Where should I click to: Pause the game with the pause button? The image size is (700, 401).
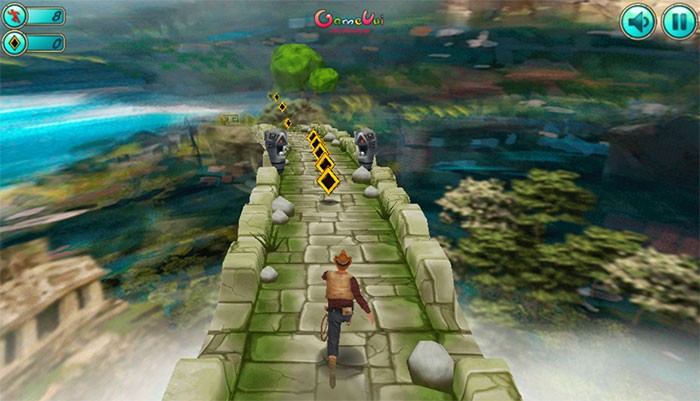[x=679, y=21]
